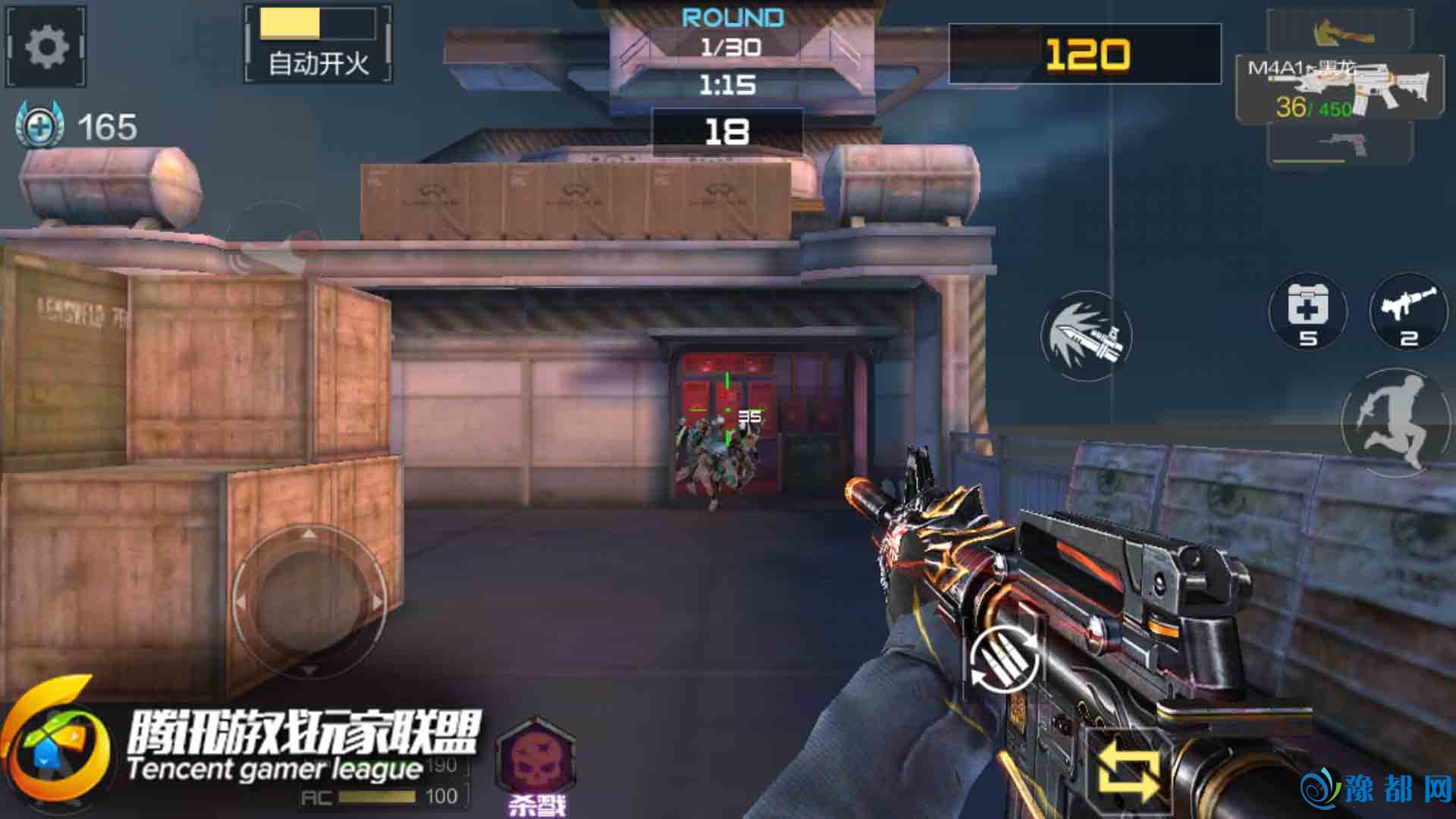Screen dimensions: 1456x819
Task: Reload the weapon with the bullets button
Action: (1003, 660)
